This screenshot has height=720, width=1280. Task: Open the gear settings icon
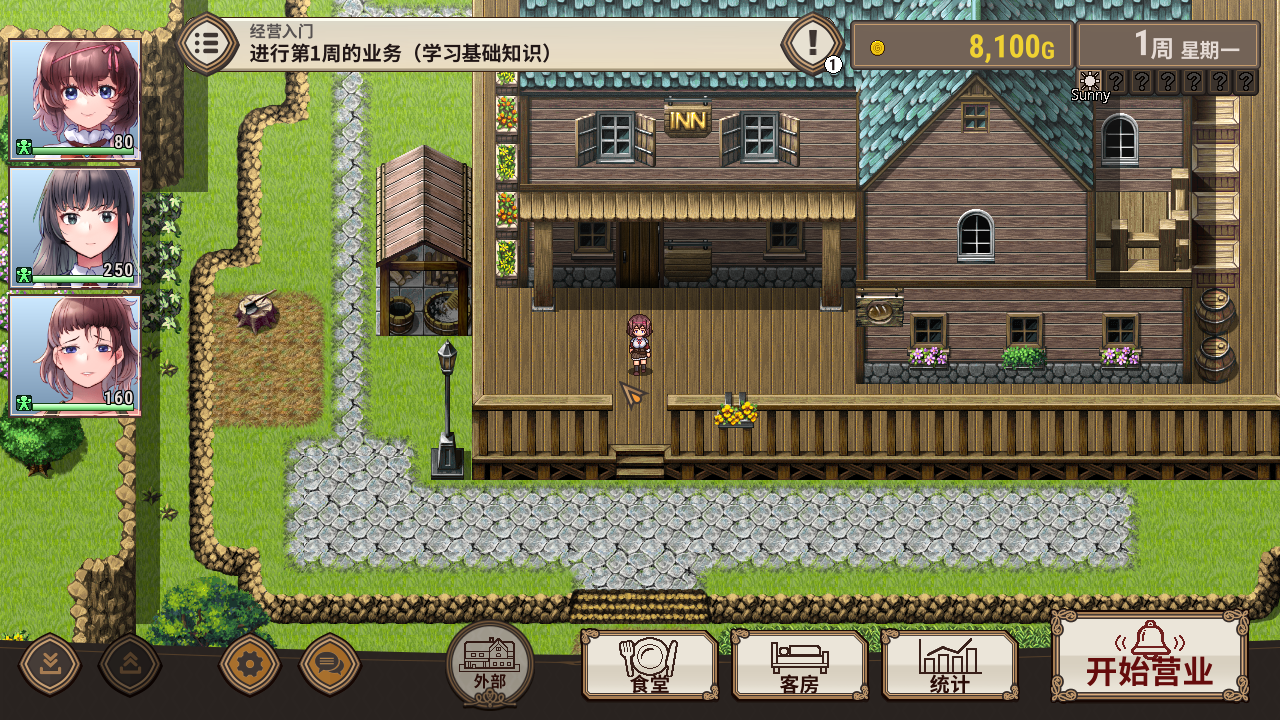pos(249,663)
